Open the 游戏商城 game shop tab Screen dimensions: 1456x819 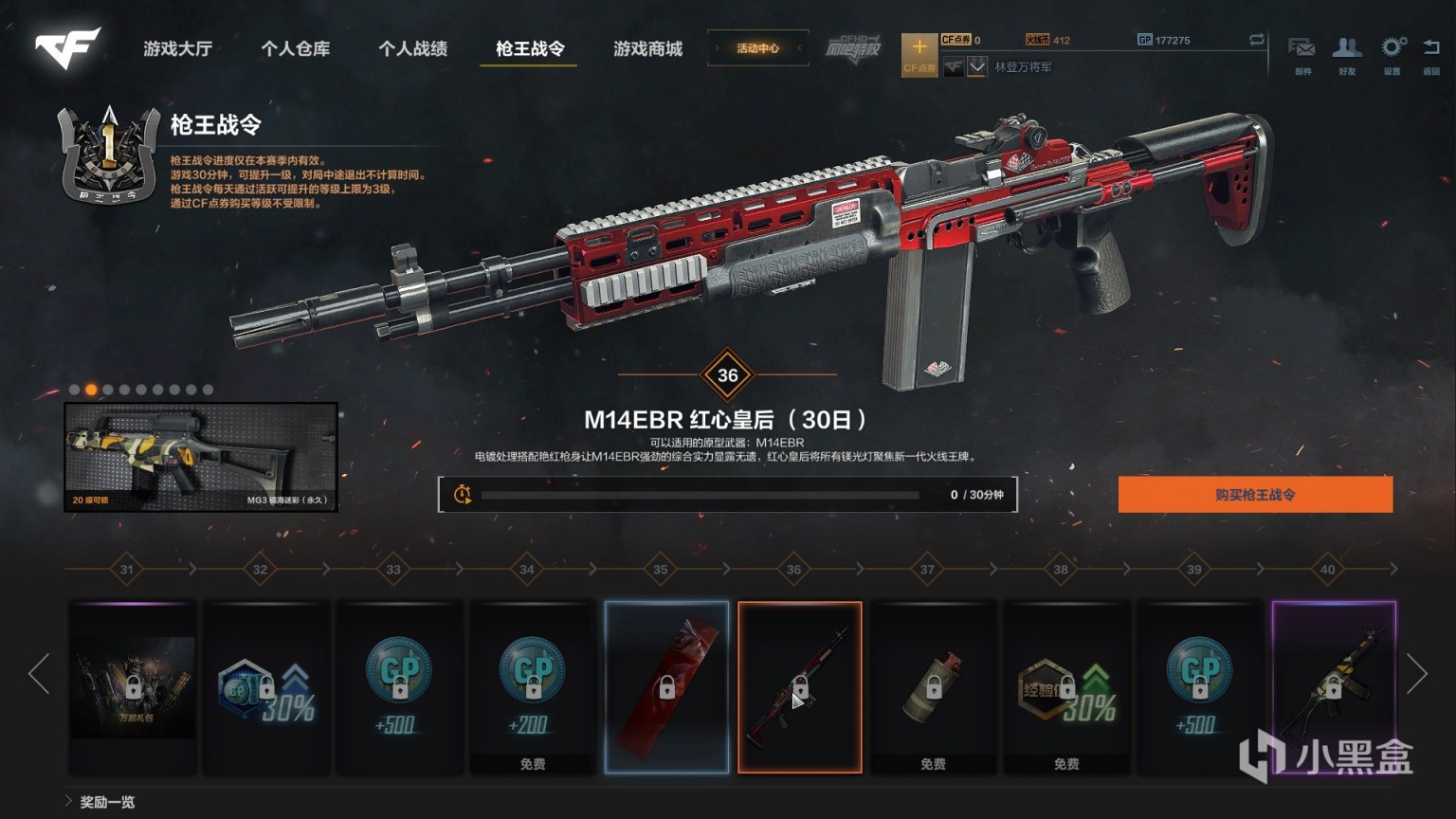pos(647,48)
